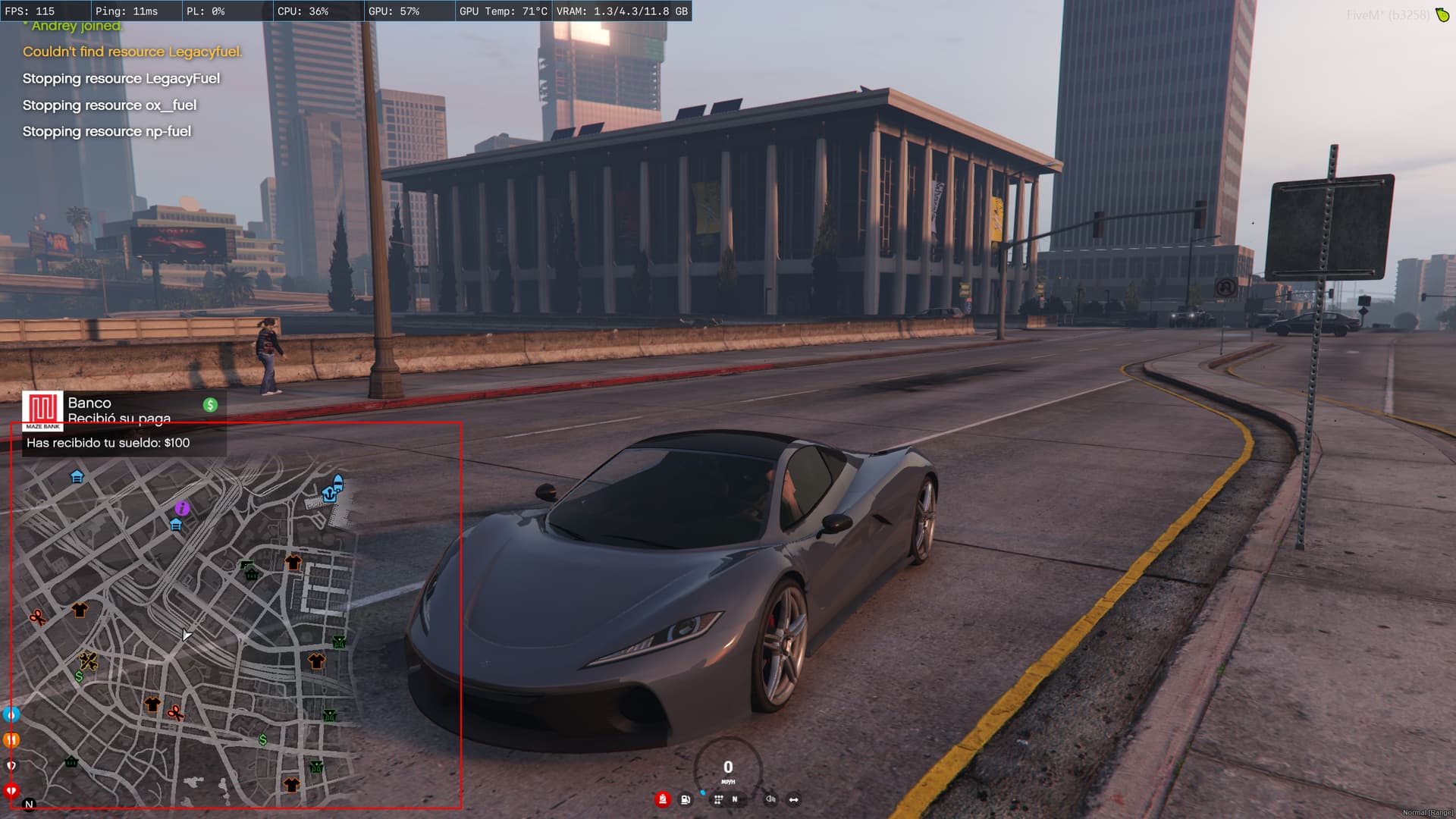1456x819 pixels.
Task: Select the anchor boat dock map marker
Action: [x=329, y=494]
